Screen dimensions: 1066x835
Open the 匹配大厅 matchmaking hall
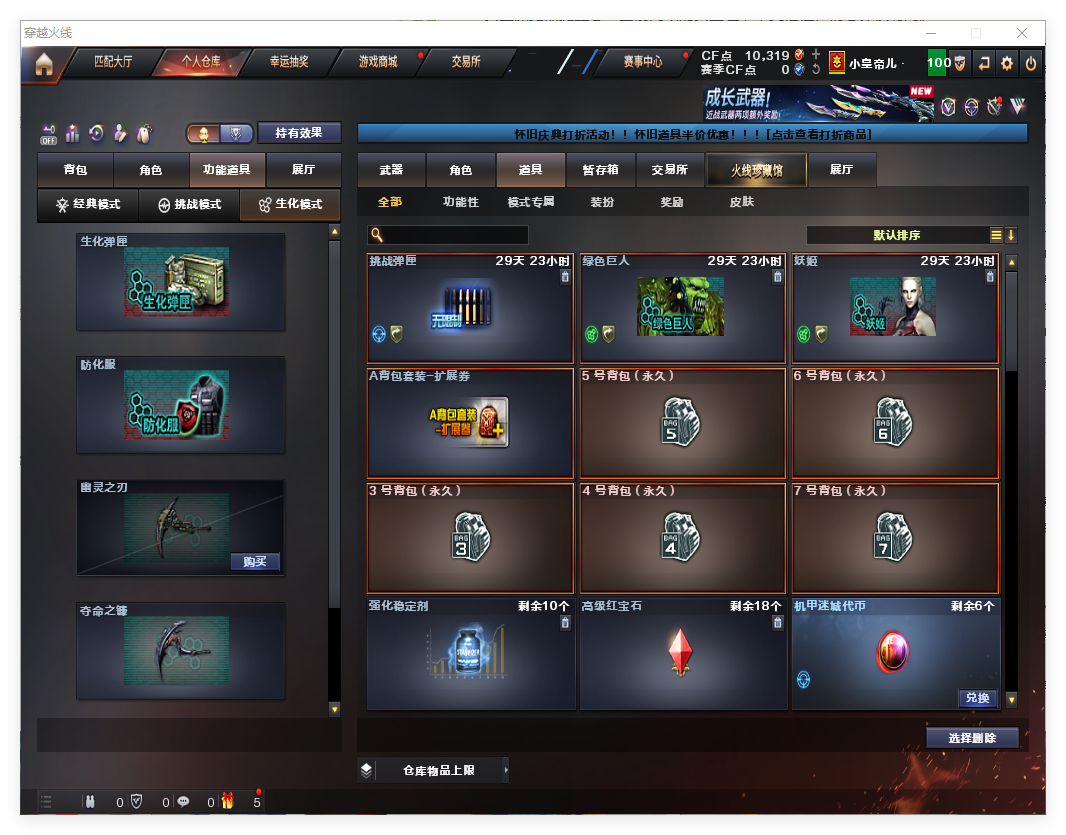(x=113, y=62)
